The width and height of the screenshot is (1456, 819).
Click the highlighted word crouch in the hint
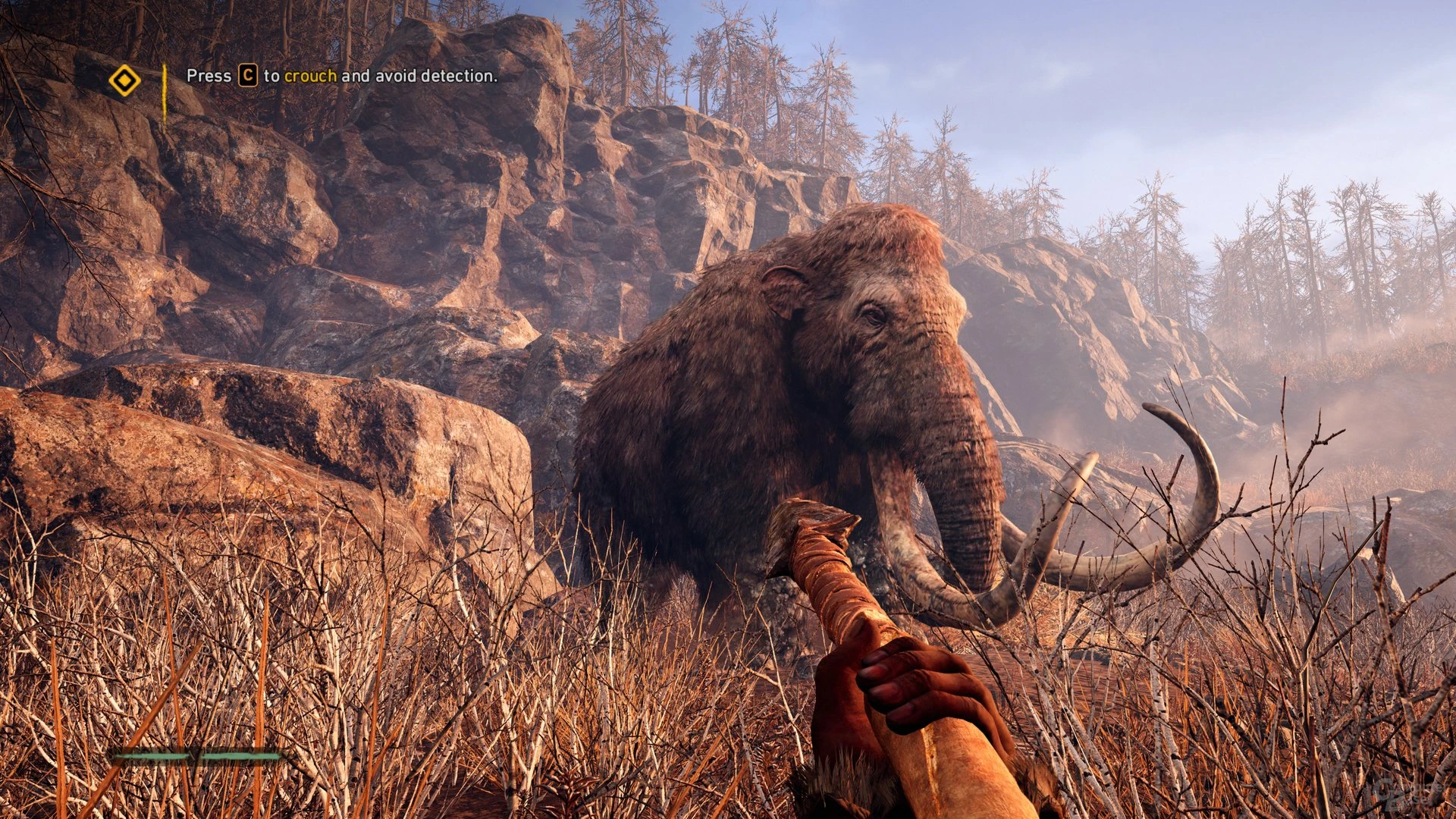pos(311,76)
